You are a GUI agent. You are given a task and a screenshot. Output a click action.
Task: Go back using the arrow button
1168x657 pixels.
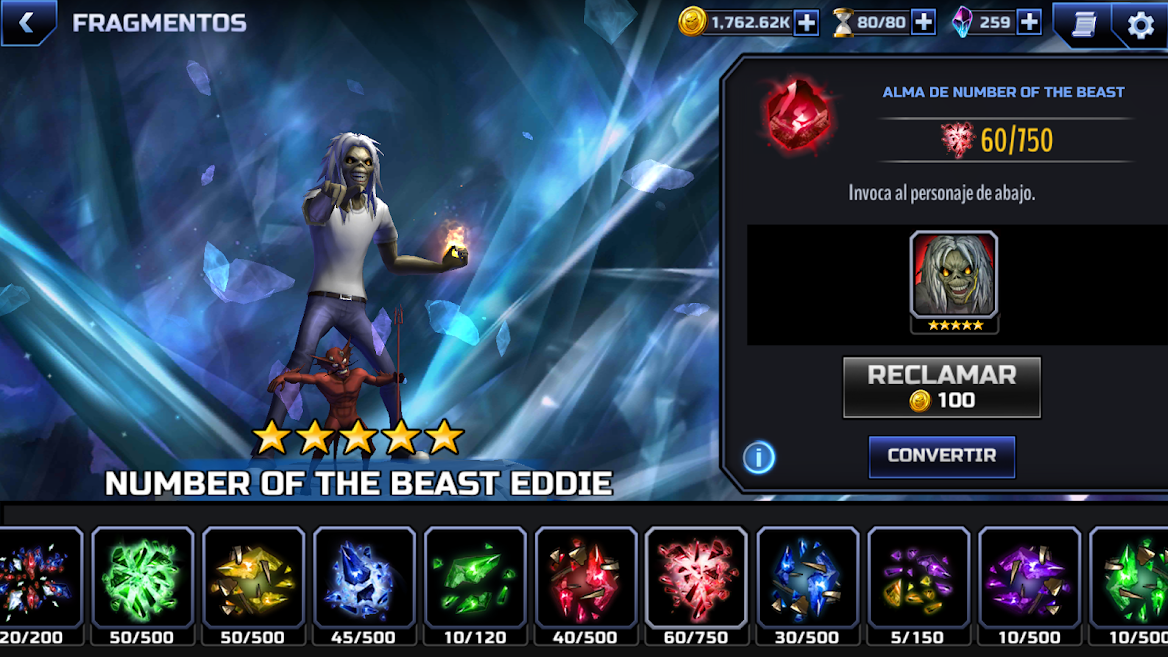[27, 23]
